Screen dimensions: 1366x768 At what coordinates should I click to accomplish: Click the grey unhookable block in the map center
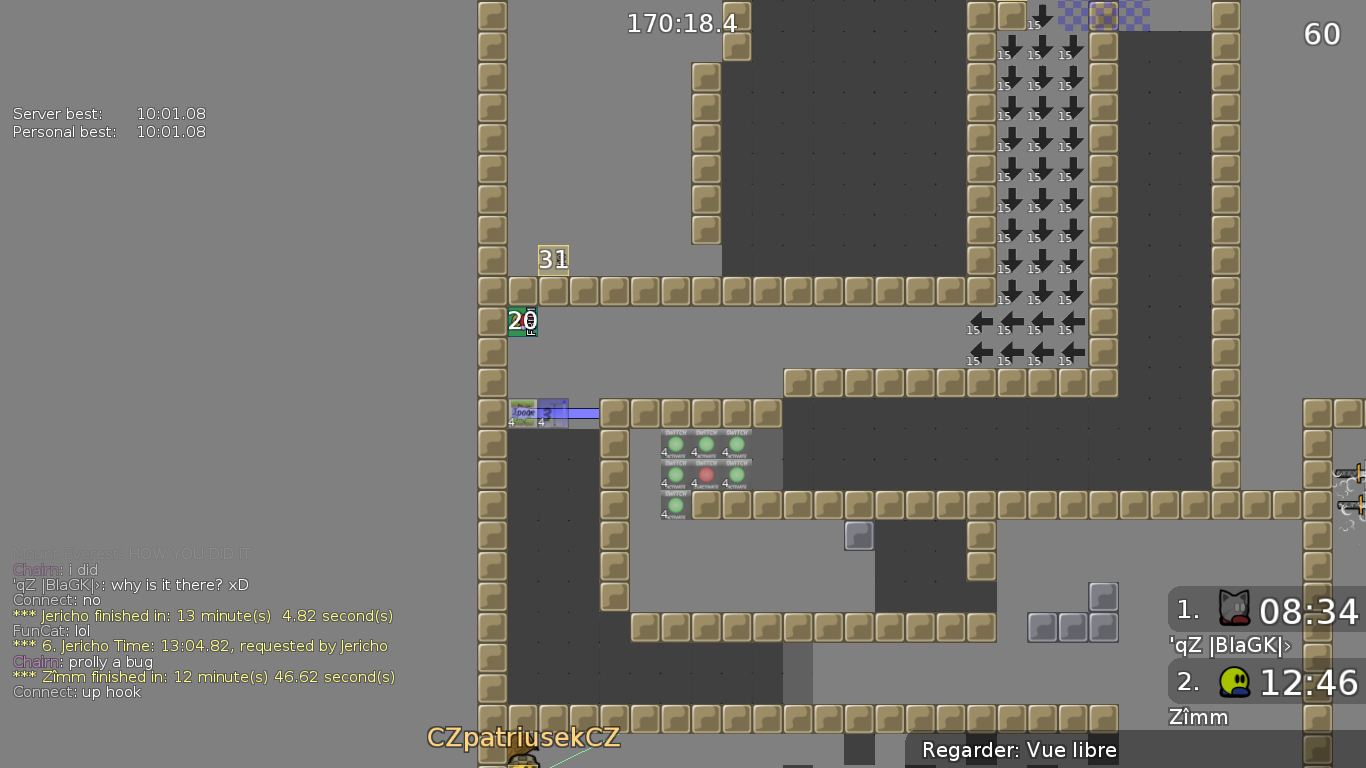click(858, 536)
